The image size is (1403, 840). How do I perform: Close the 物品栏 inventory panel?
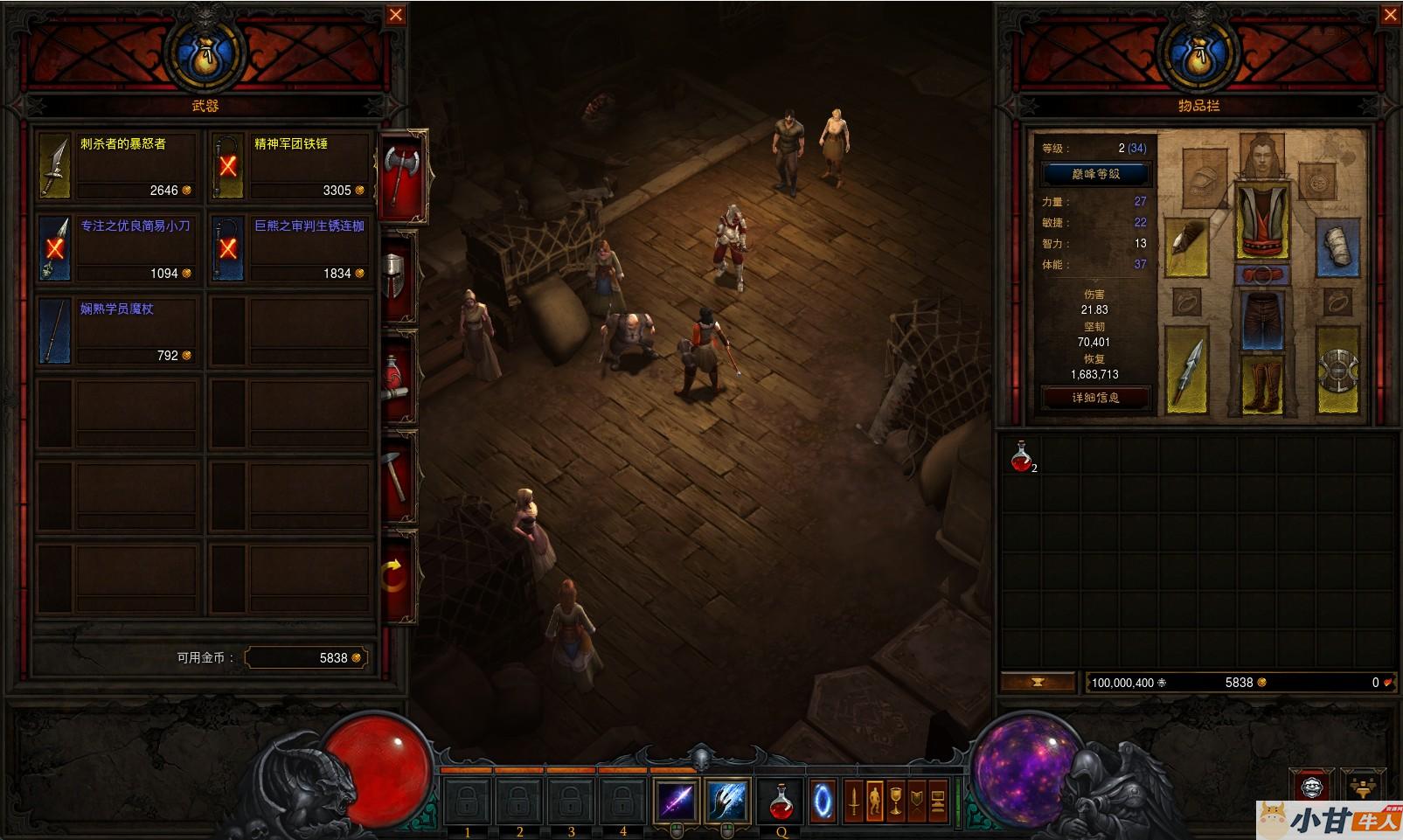1390,15
